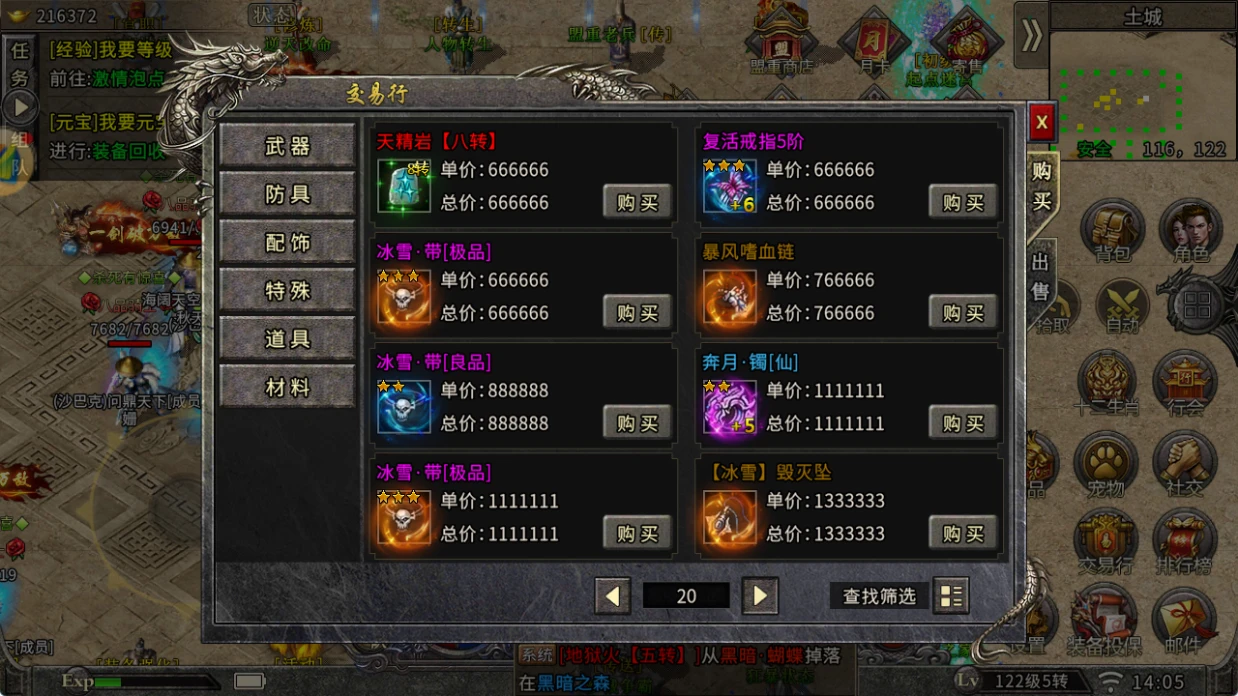The width and height of the screenshot is (1238, 696).
Task: Open the 查找筛选 filter
Action: [x=879, y=597]
